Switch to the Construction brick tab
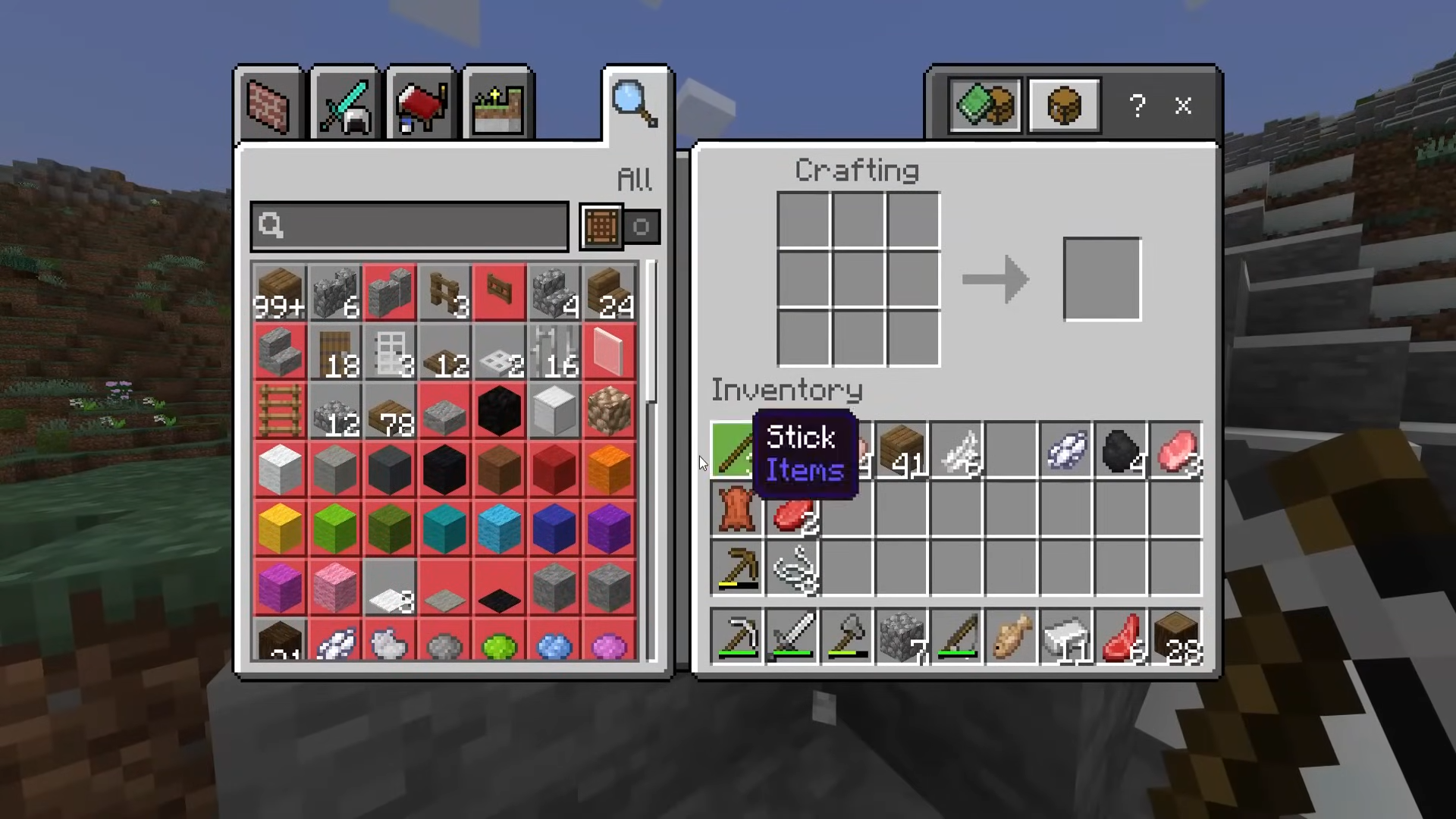 coord(269,105)
